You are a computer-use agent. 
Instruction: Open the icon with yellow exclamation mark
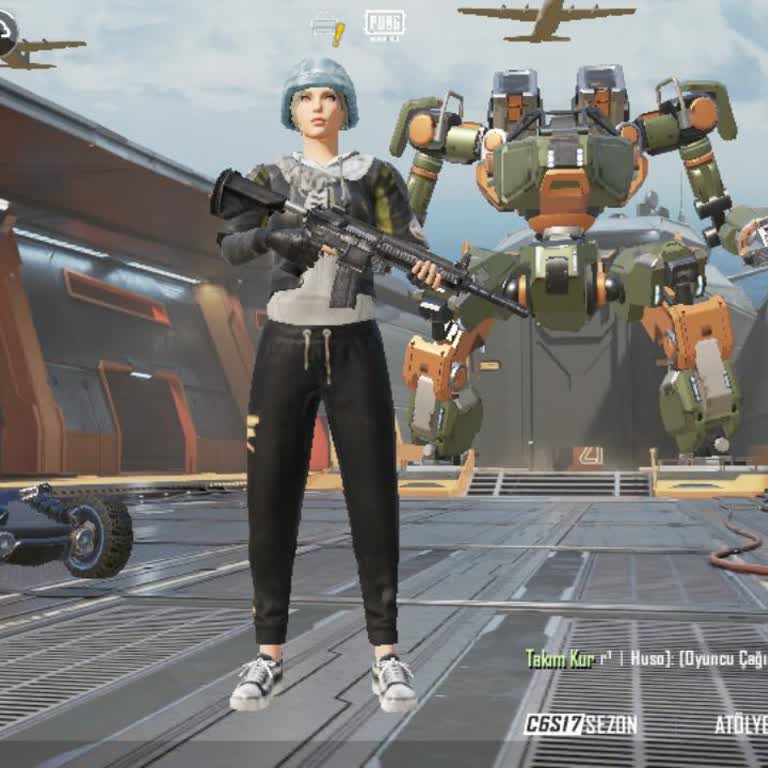[x=328, y=28]
